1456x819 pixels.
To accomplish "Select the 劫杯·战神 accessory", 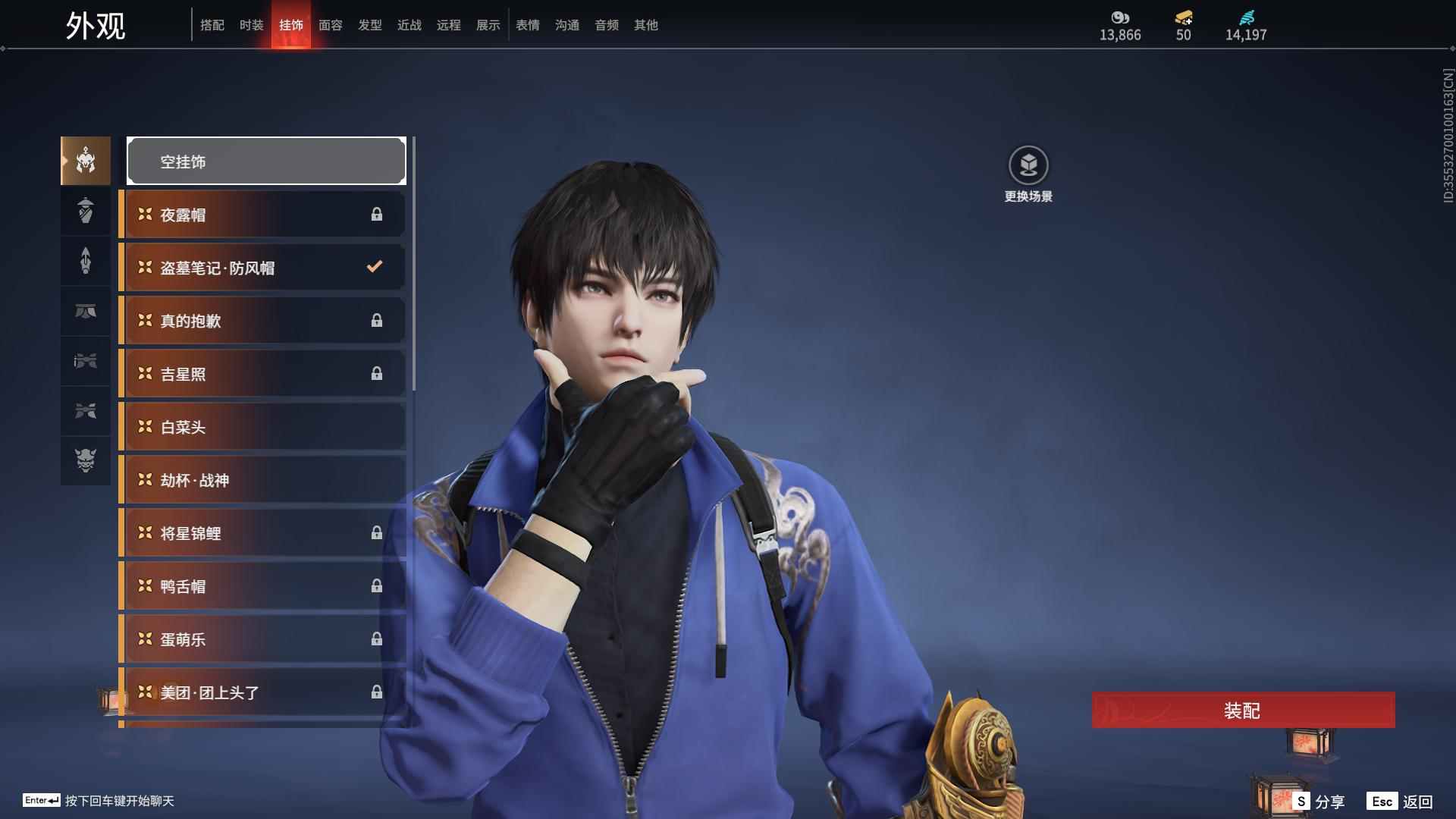I will 262,480.
